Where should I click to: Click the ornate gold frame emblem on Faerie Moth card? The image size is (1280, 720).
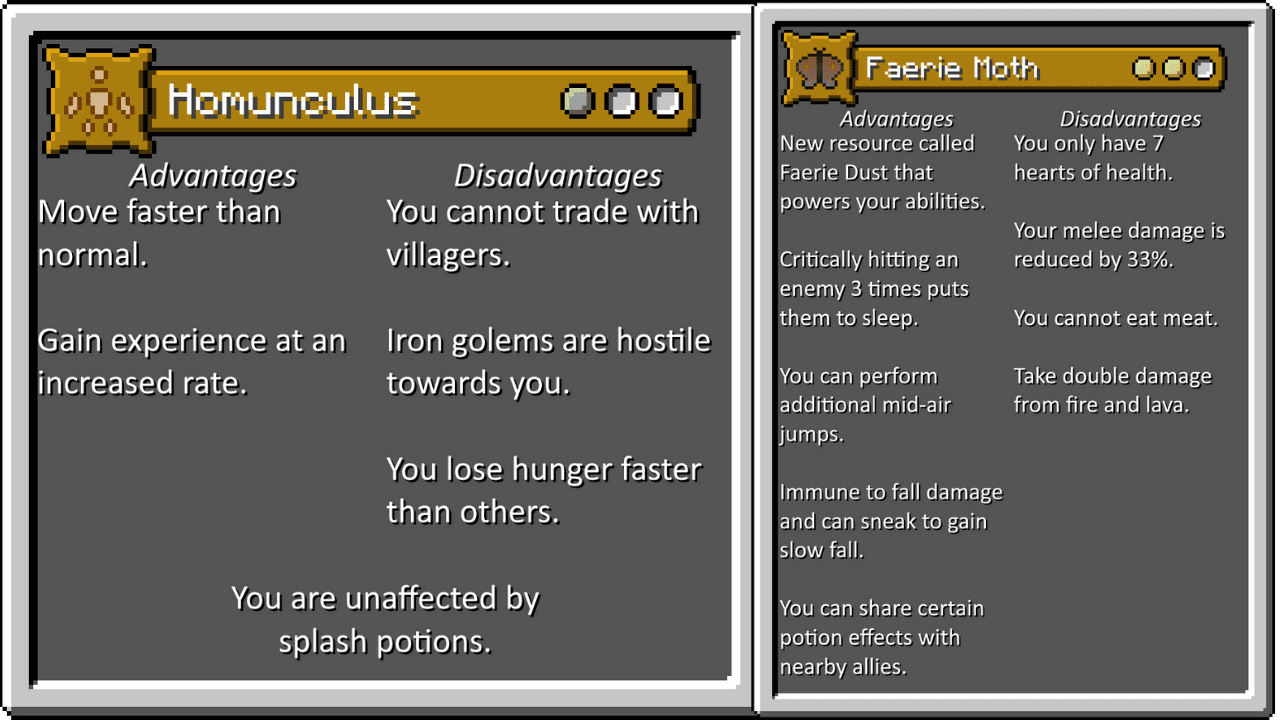pyautogui.click(x=819, y=66)
